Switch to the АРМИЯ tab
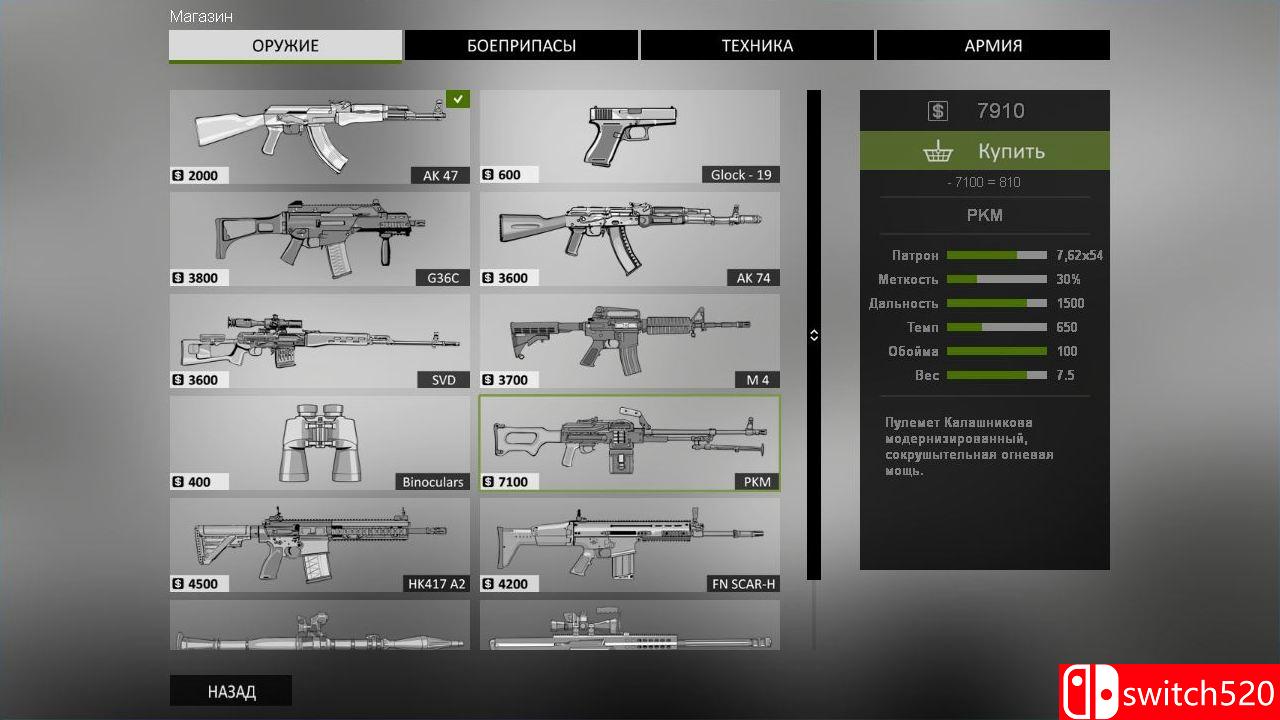The width and height of the screenshot is (1280, 720). click(993, 46)
